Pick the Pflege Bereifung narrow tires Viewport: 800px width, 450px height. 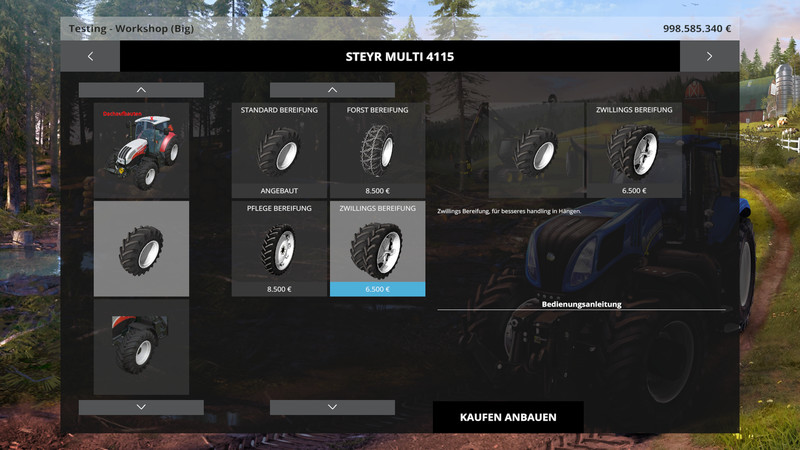pos(279,248)
